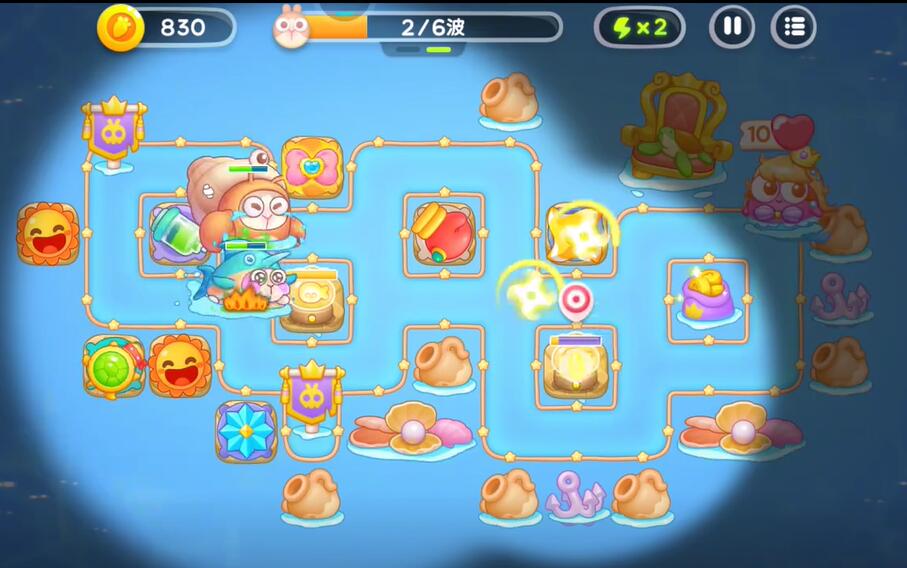
Task: Toggle the x2 game speed button
Action: 639,27
